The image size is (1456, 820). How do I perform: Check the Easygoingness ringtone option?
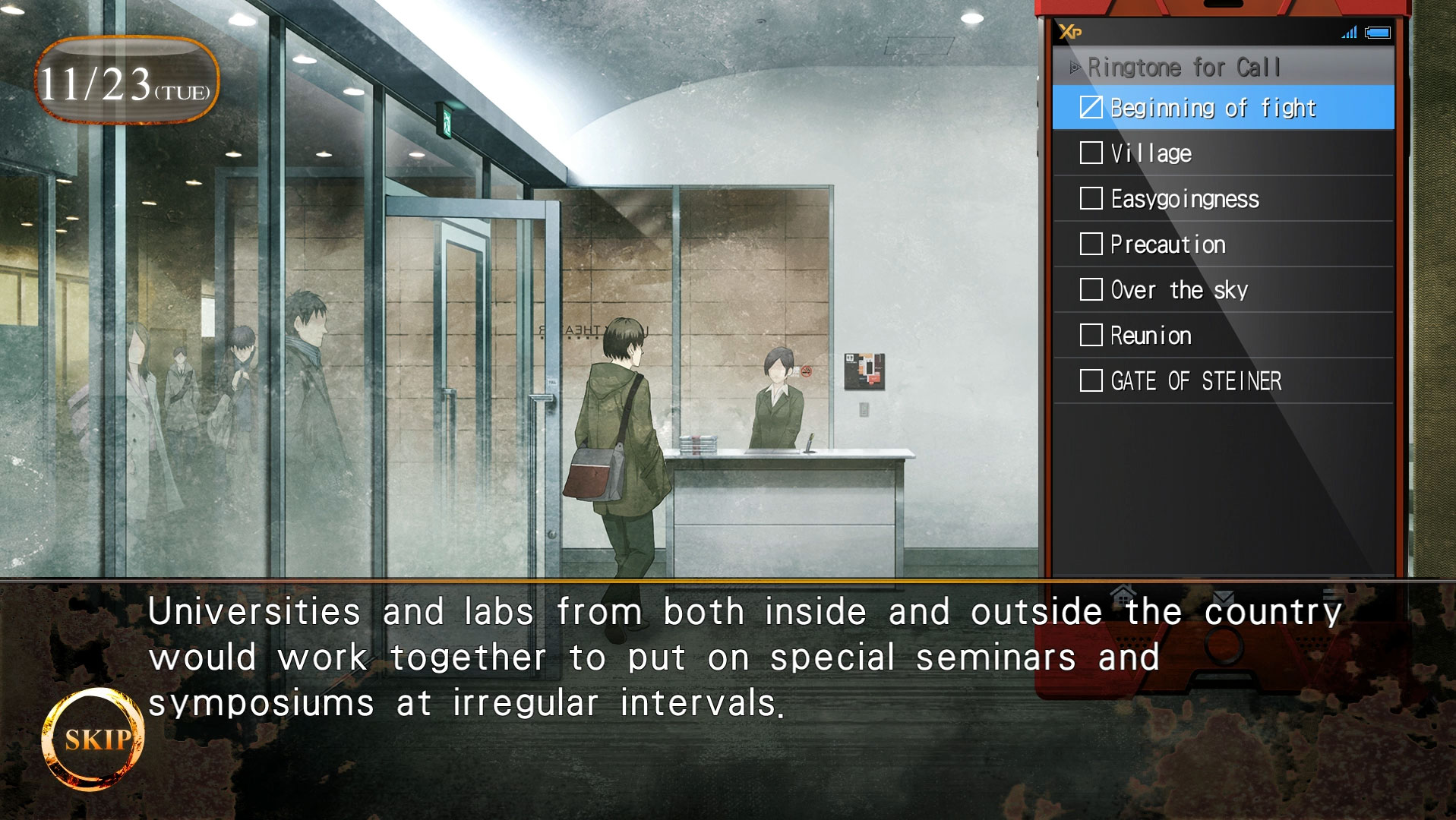coord(1091,198)
